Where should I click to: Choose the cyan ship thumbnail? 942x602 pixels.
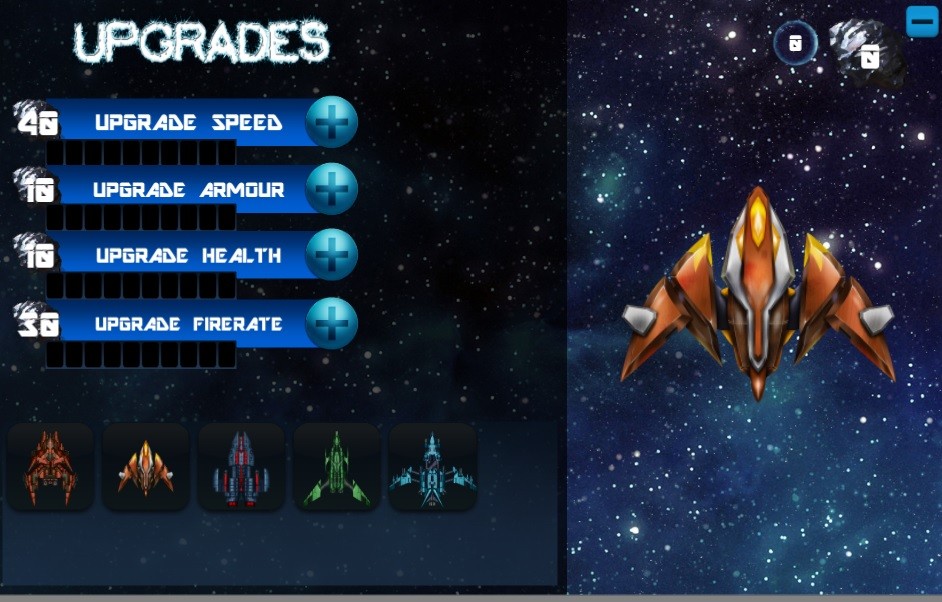click(x=432, y=467)
